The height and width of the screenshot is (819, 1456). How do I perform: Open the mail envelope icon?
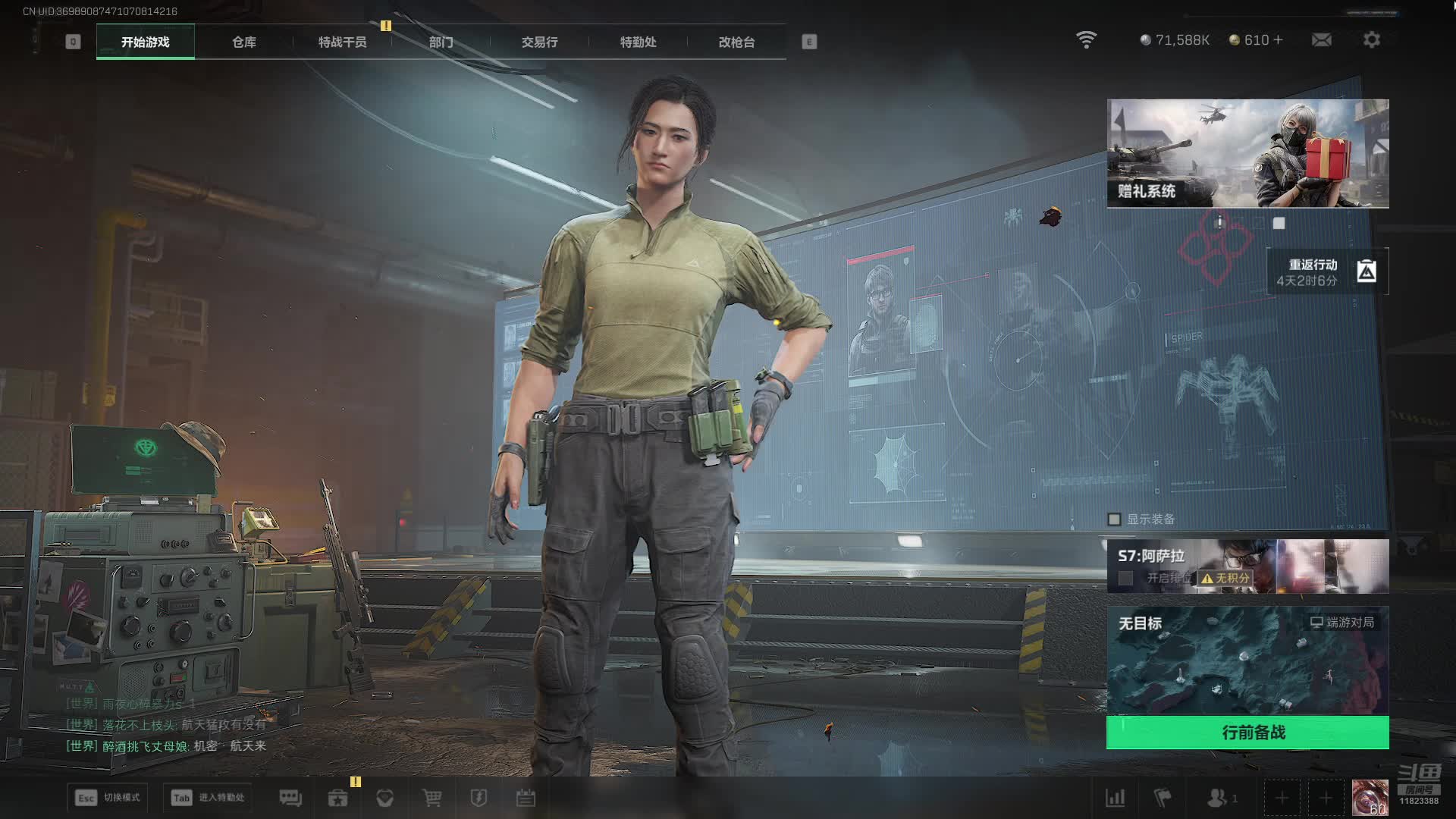pyautogui.click(x=1321, y=40)
